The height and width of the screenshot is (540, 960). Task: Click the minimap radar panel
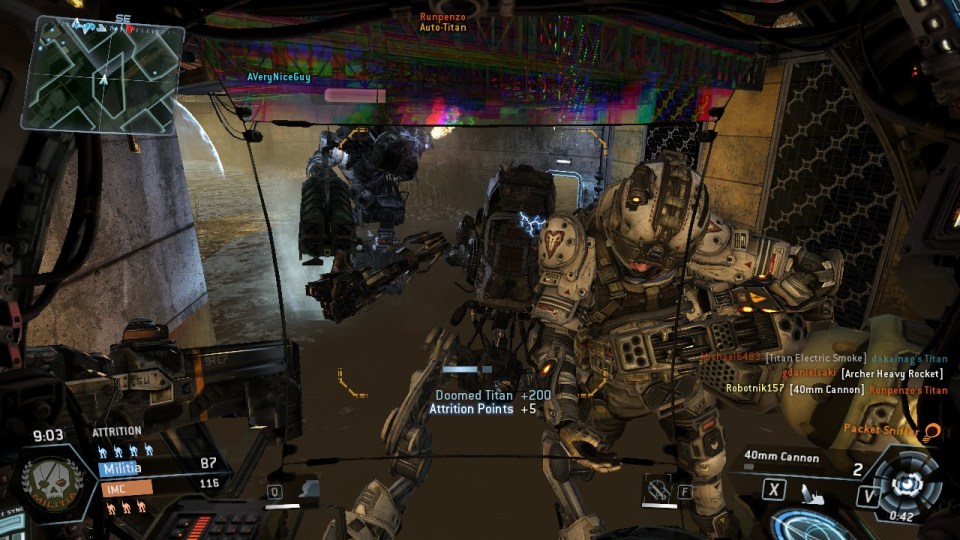point(102,74)
